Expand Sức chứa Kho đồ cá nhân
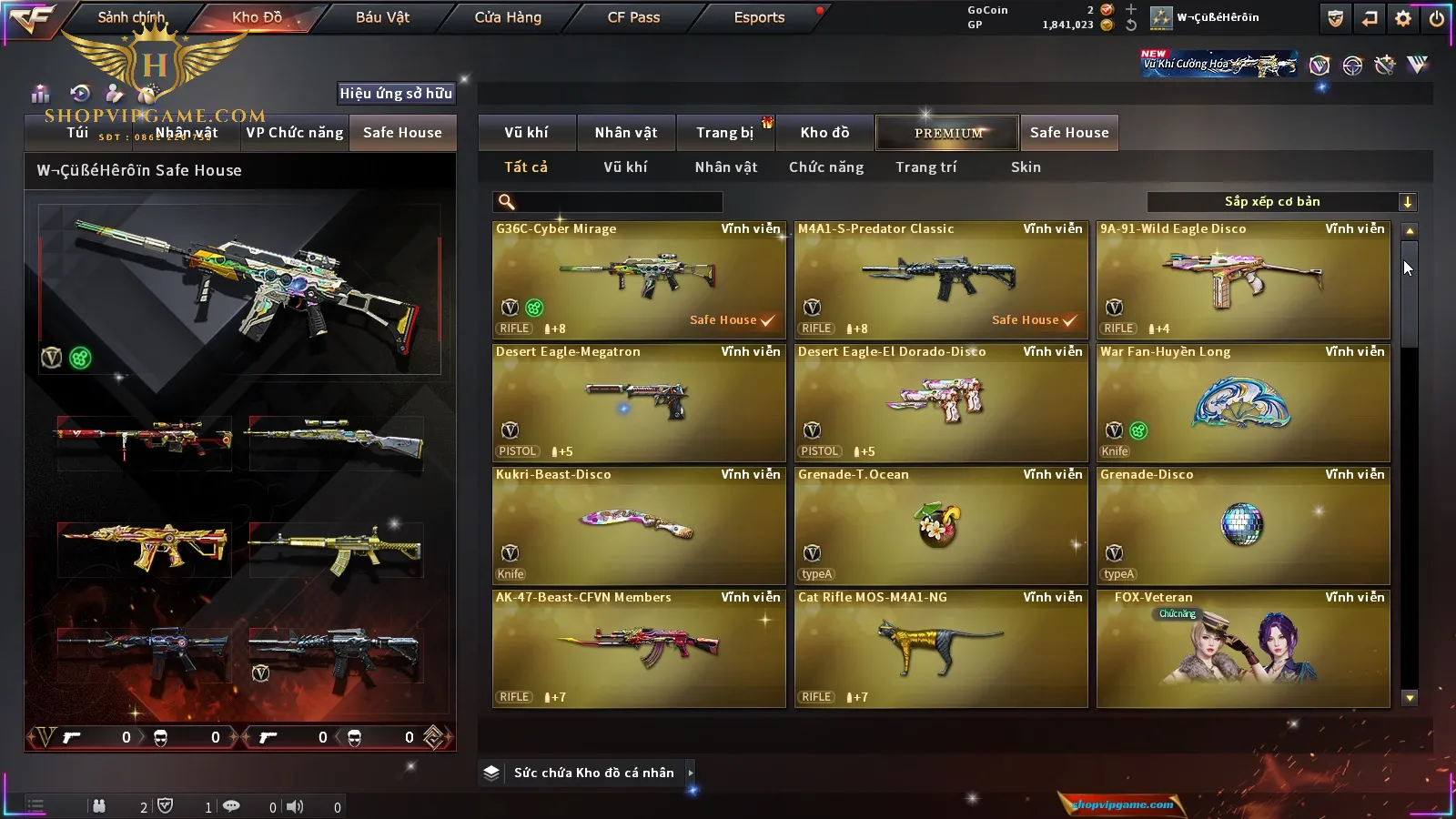1456x819 pixels. coord(593,773)
